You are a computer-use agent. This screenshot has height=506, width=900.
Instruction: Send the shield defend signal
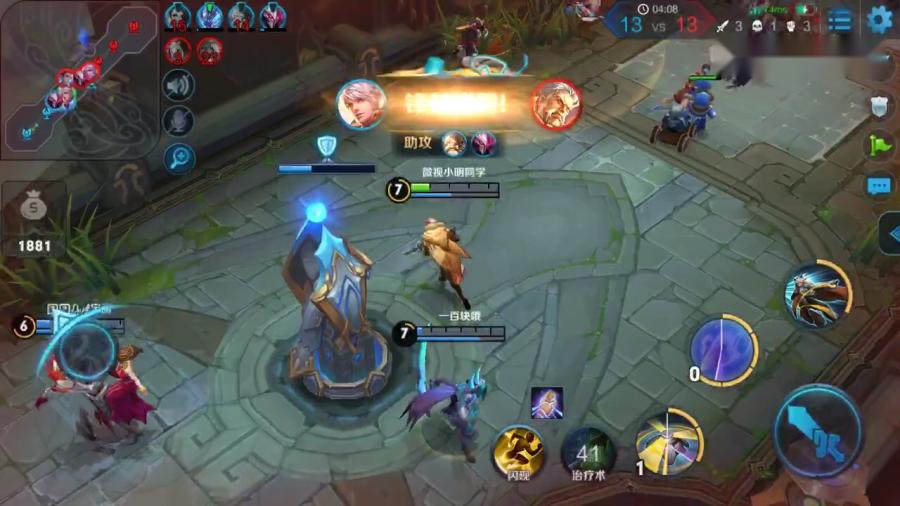click(878, 107)
